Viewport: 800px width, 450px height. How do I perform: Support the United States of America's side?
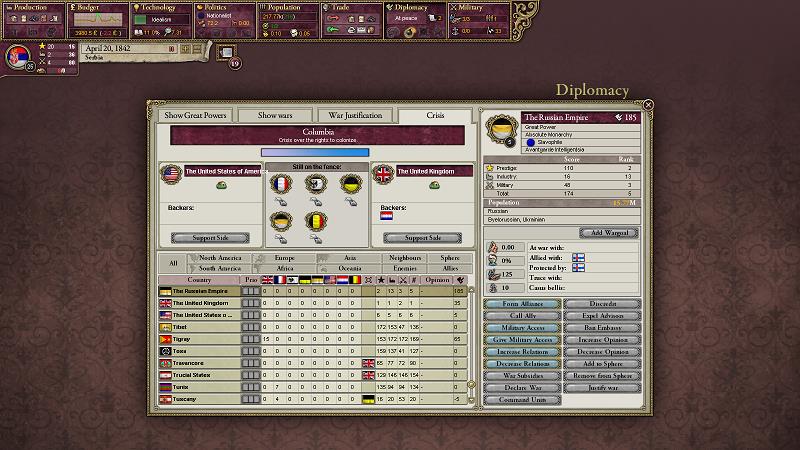[210, 238]
